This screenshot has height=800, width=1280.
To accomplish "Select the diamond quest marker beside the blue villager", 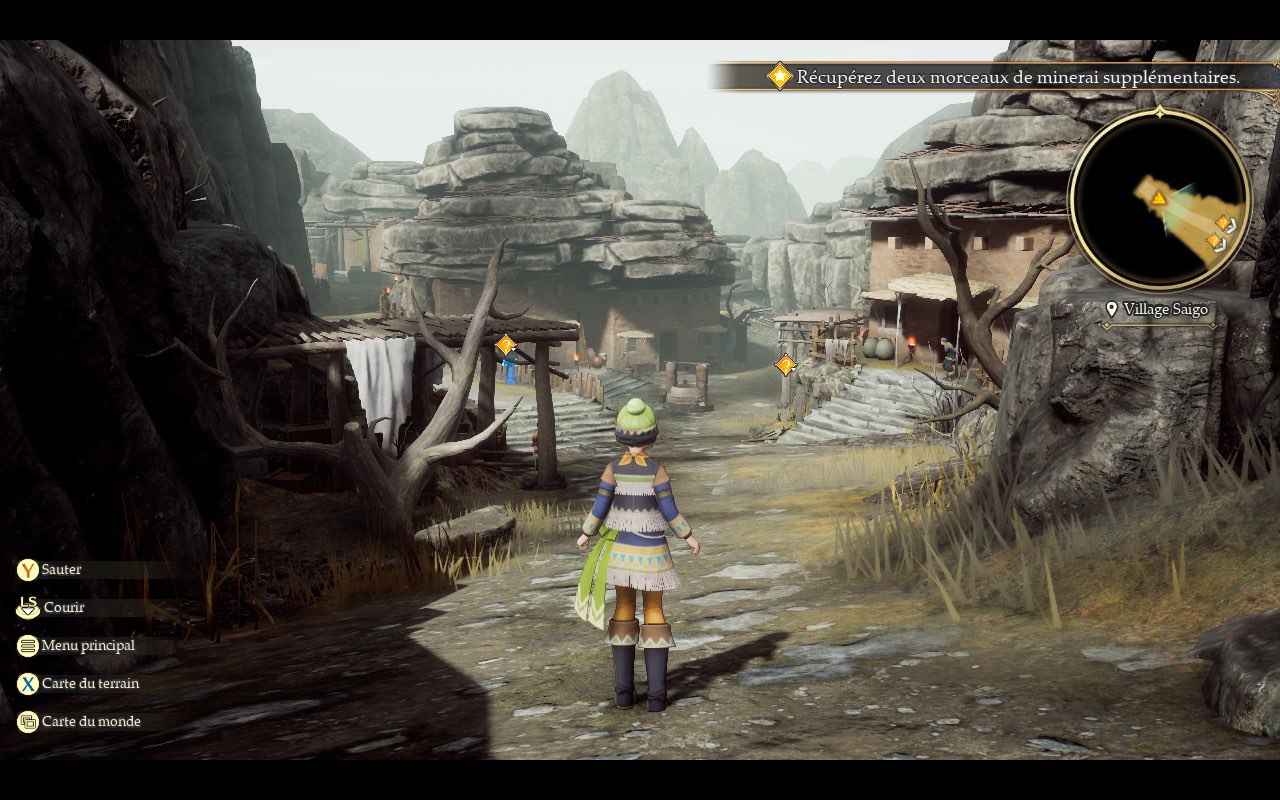I will point(506,345).
